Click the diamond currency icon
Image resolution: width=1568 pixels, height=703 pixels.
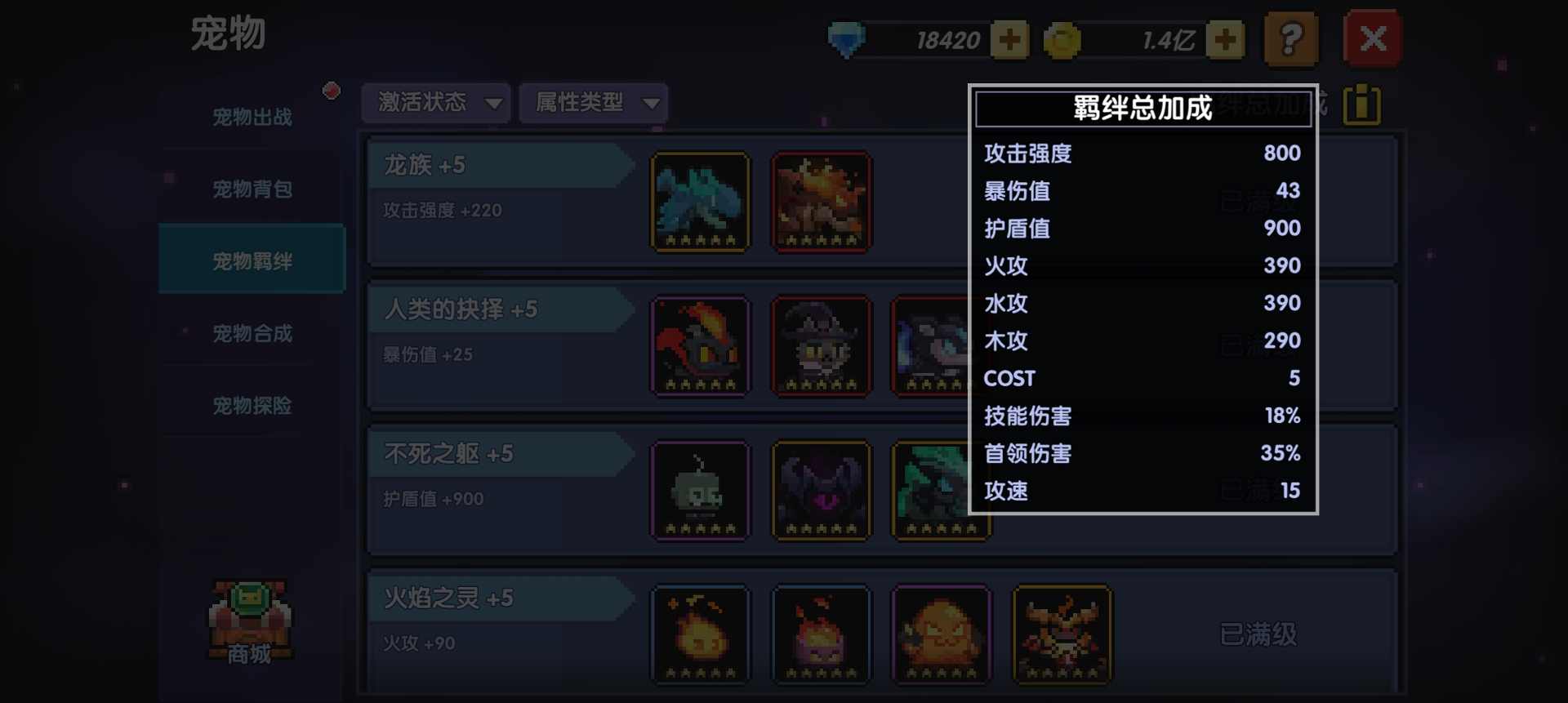(x=847, y=38)
